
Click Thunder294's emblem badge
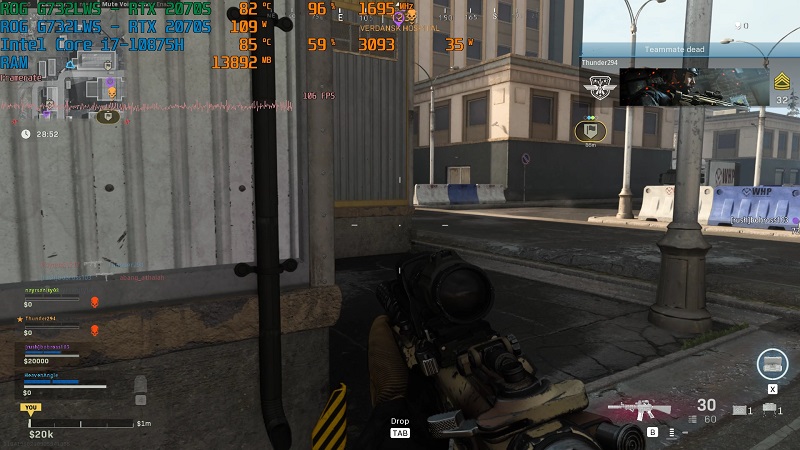601,87
